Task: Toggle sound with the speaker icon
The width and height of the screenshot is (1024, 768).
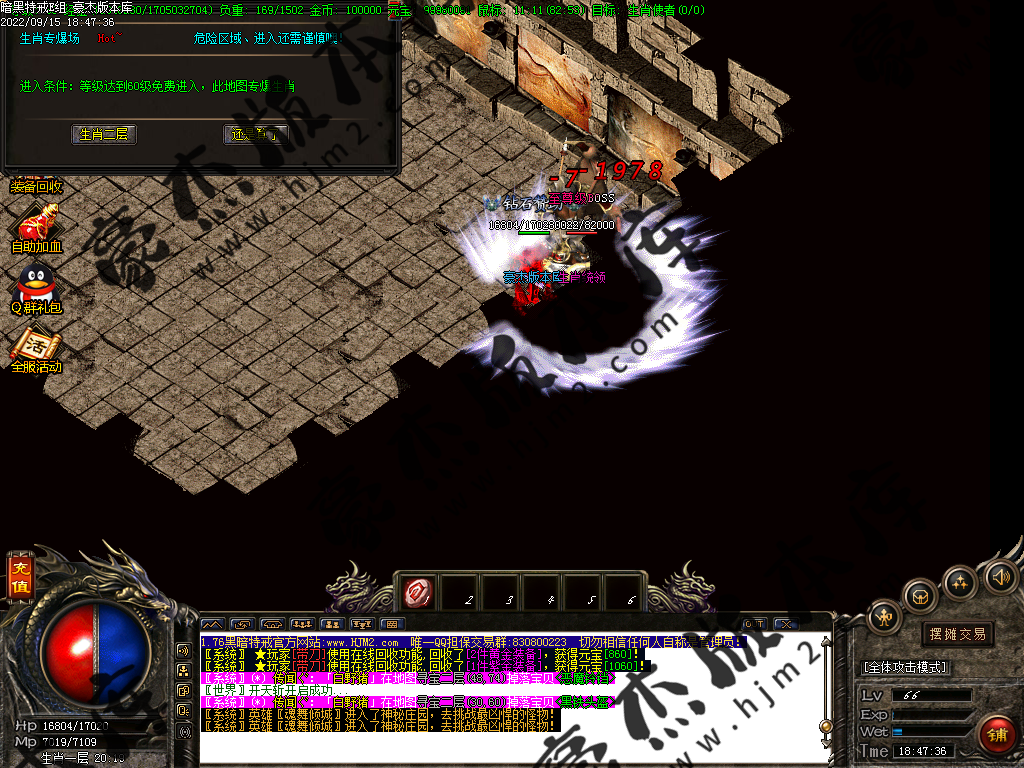Action: point(1000,576)
